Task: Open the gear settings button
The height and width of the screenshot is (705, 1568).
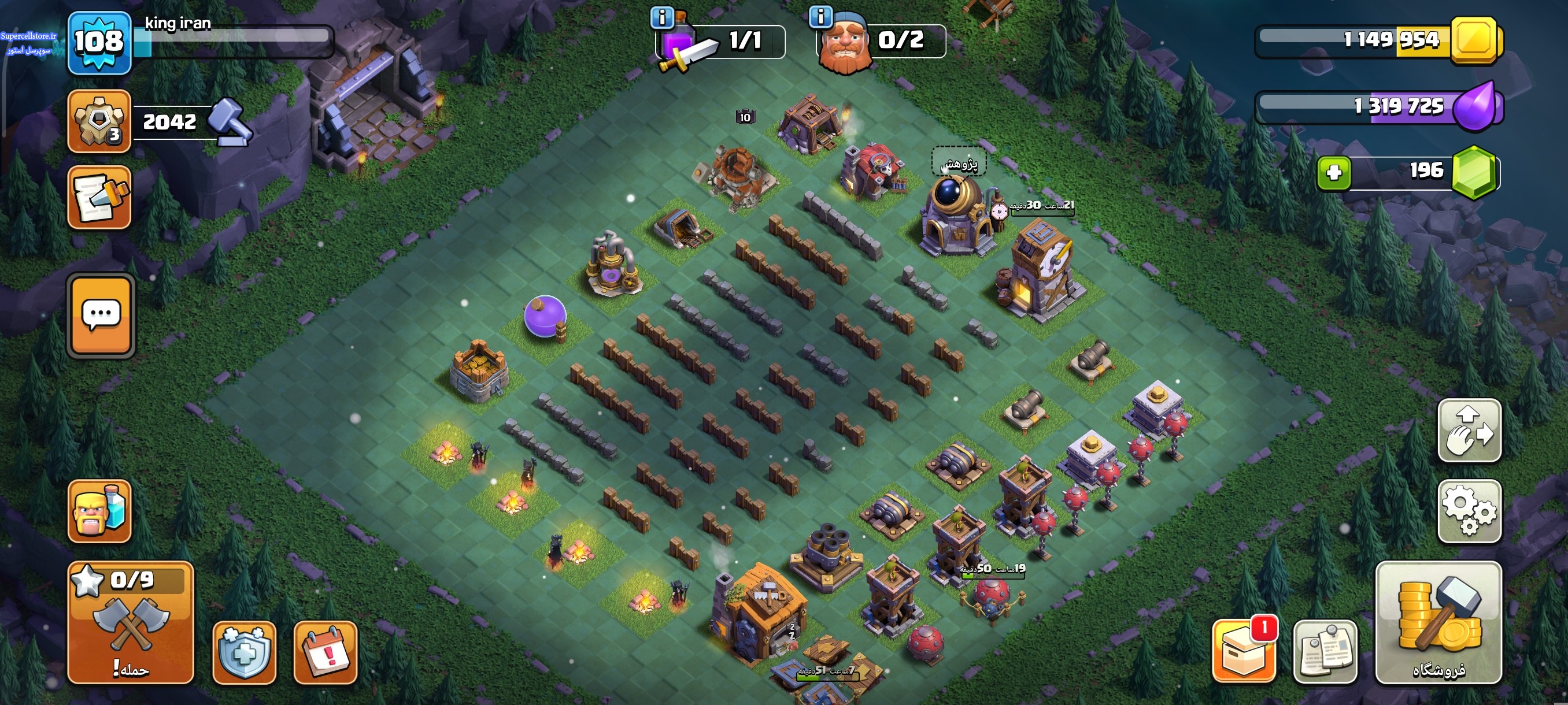Action: pyautogui.click(x=1469, y=511)
